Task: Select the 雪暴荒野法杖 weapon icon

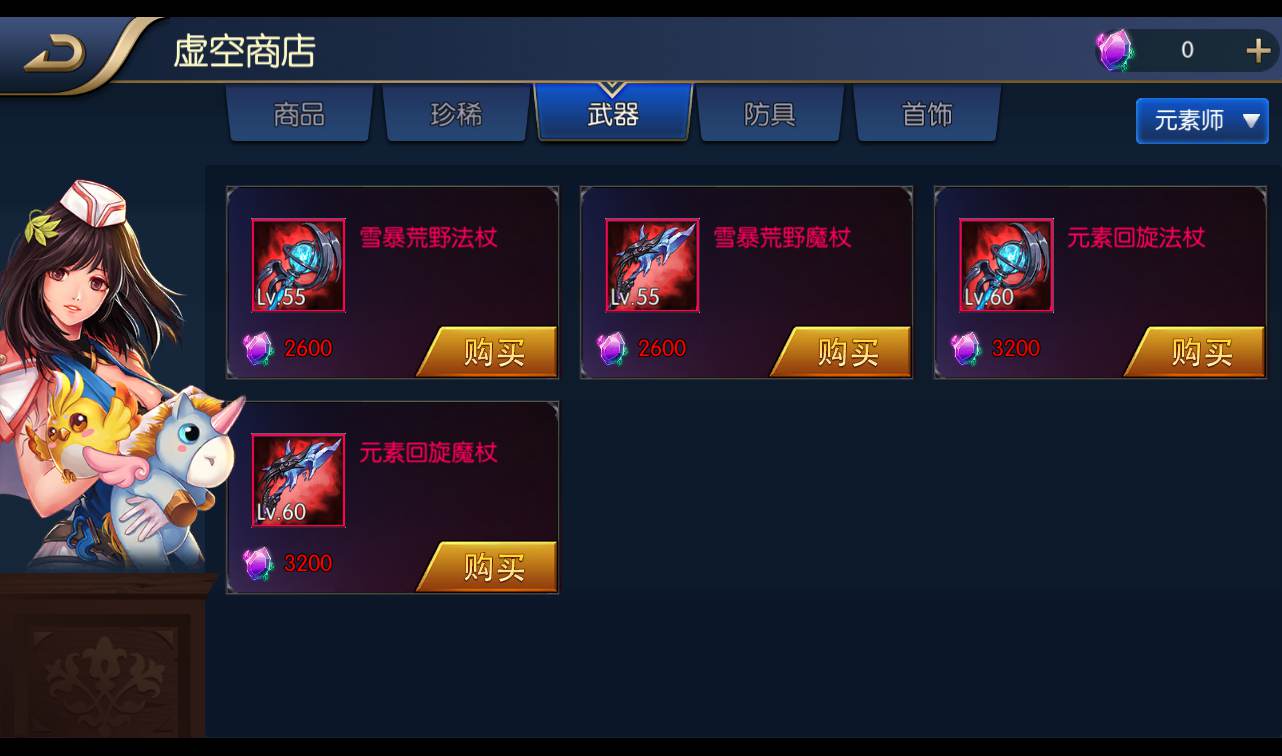Action: [x=297, y=265]
